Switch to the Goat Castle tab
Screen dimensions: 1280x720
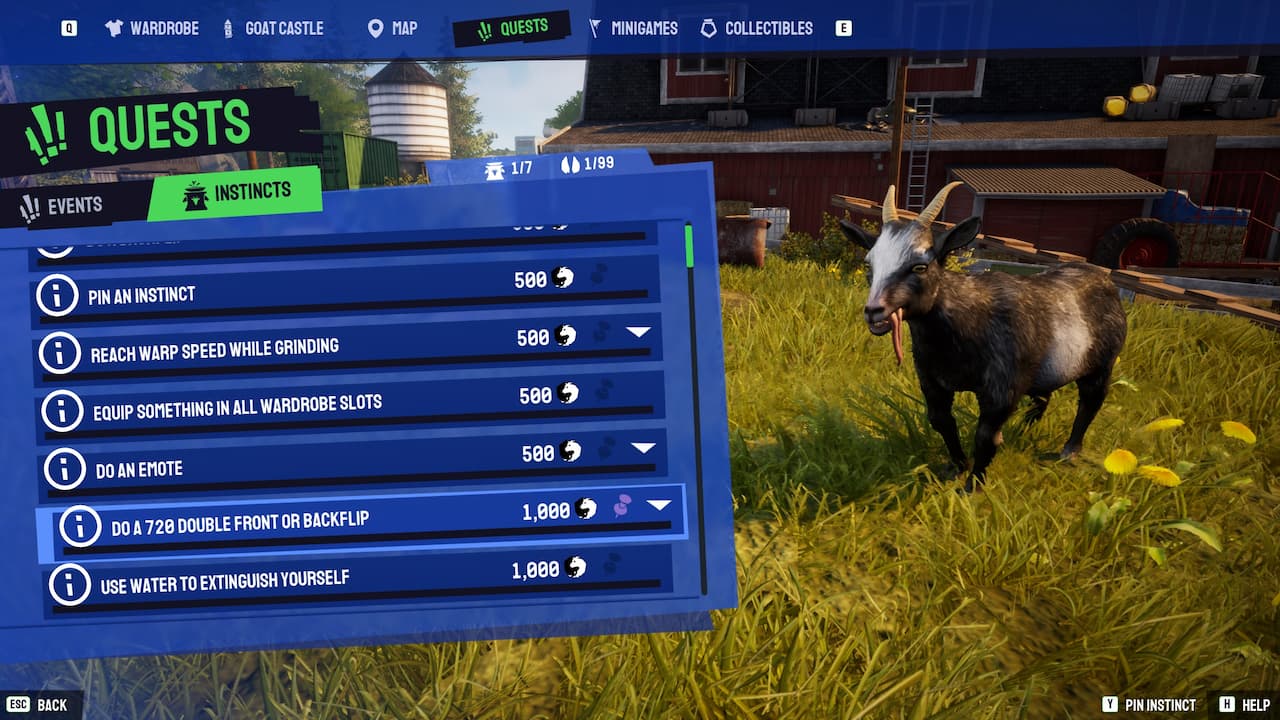273,28
